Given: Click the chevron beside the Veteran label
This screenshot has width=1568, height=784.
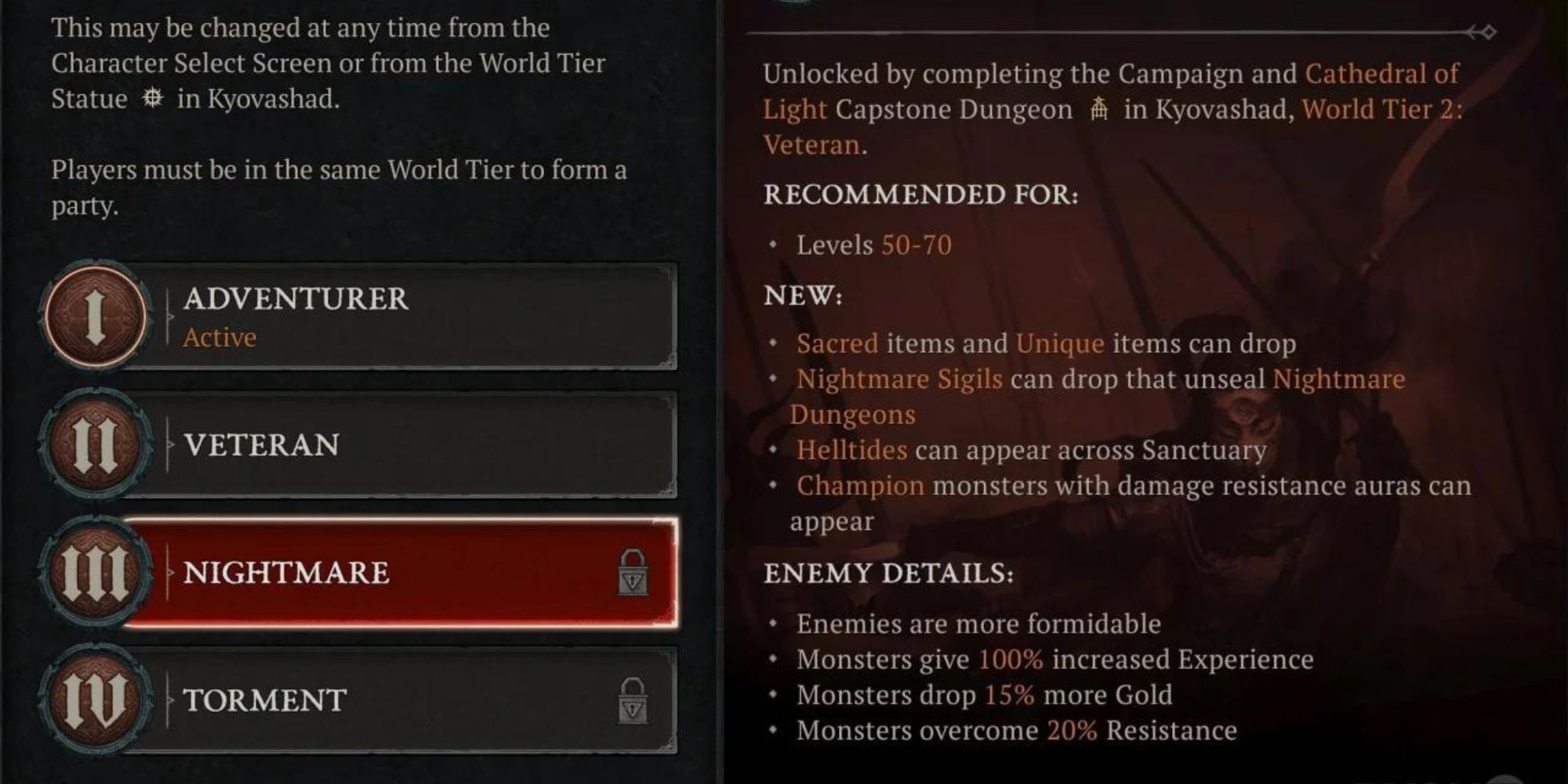Looking at the screenshot, I should point(169,444).
